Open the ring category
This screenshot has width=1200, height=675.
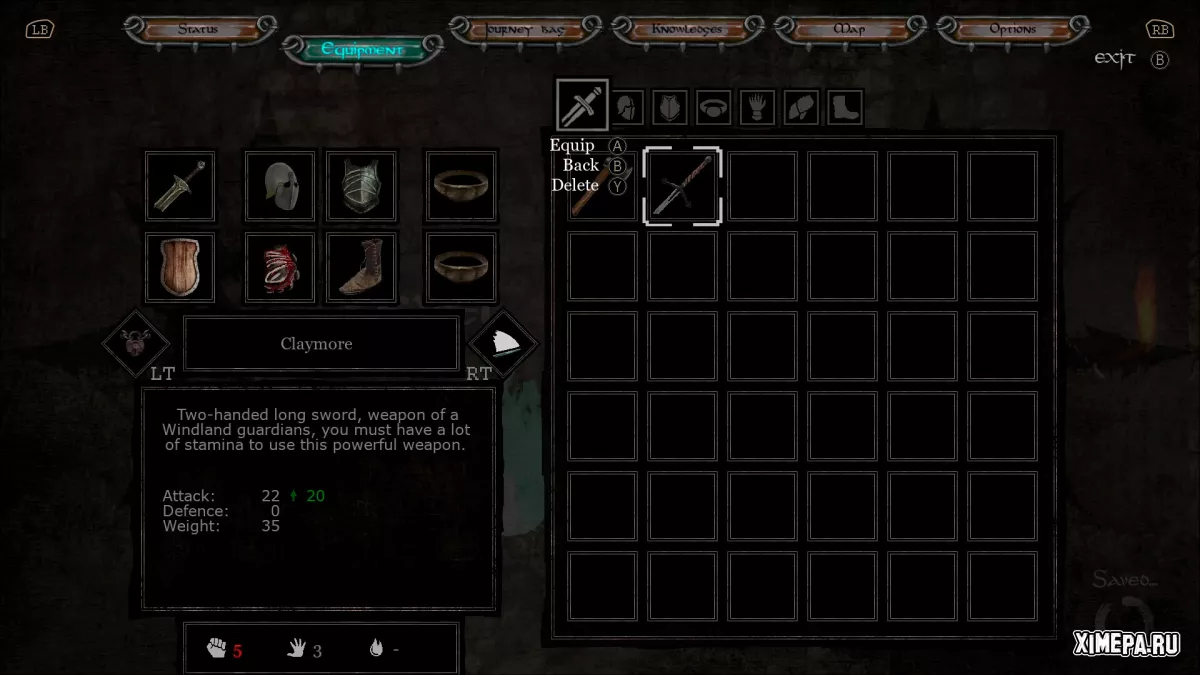[x=714, y=107]
